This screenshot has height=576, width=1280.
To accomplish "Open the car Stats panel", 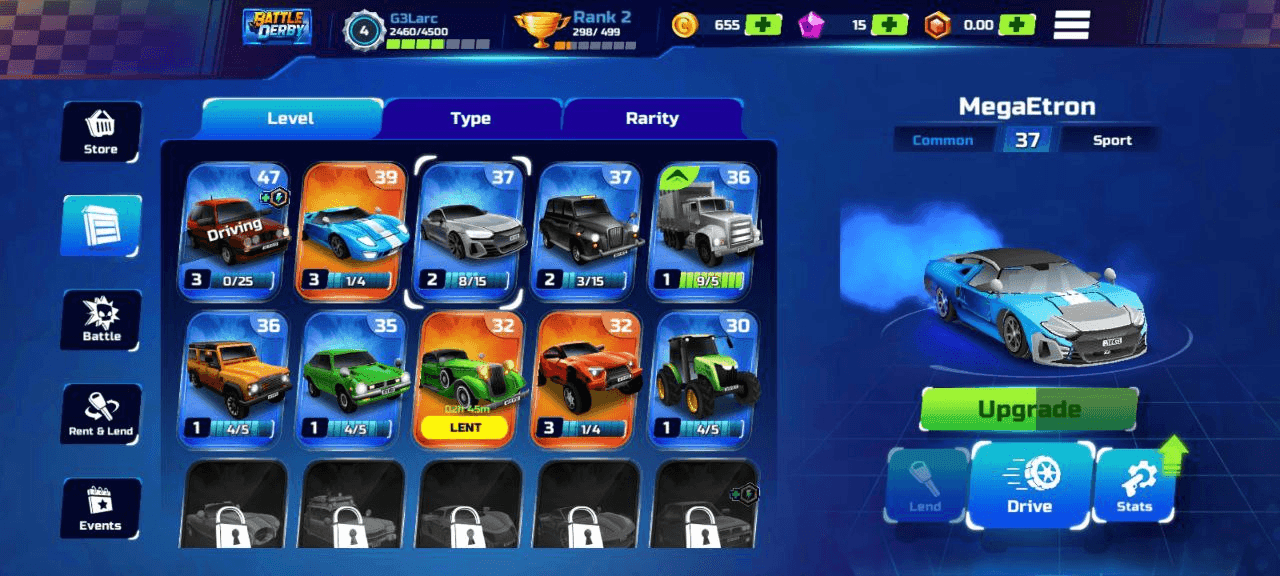I will [1135, 485].
